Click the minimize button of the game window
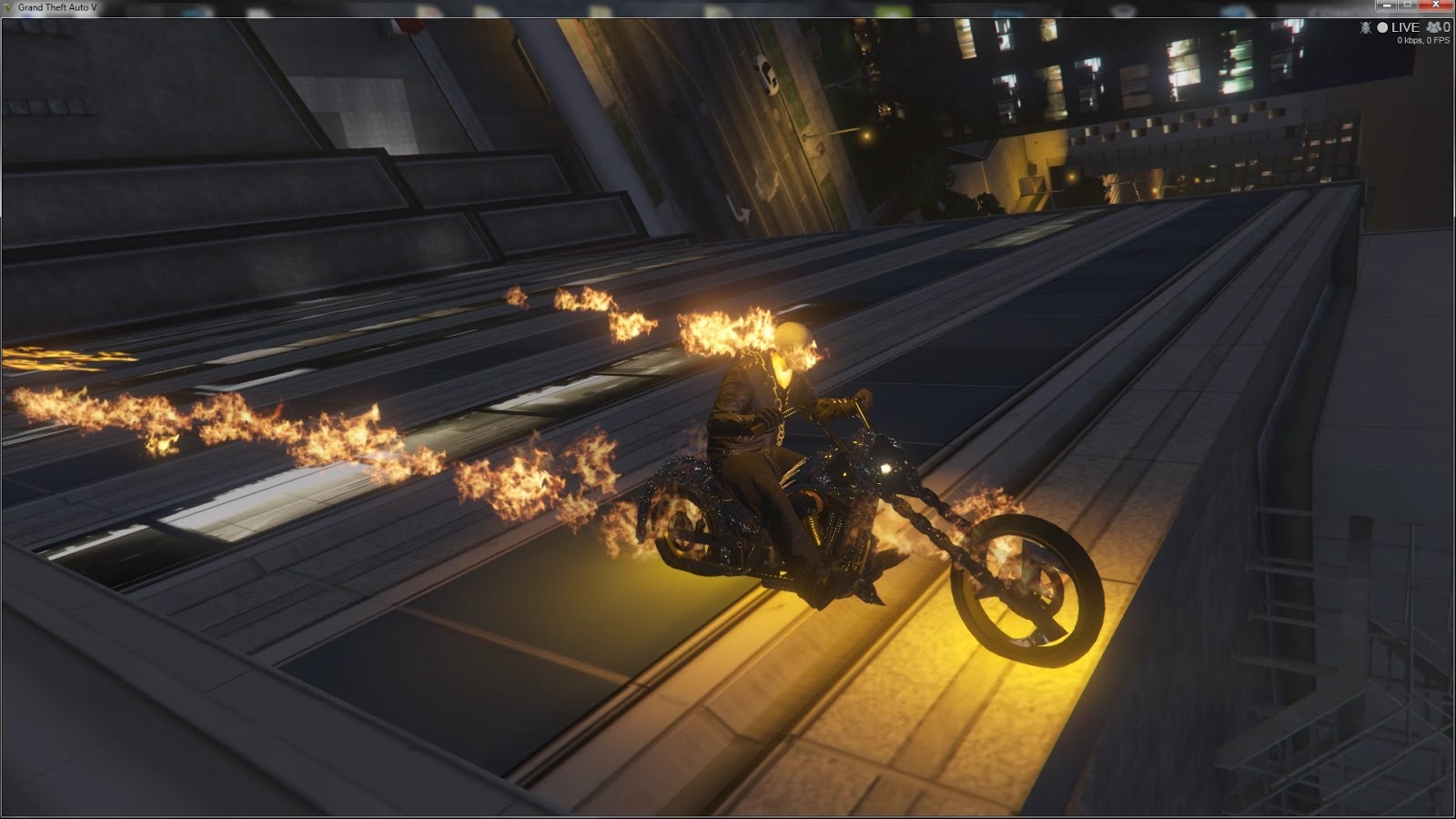 (x=1387, y=5)
